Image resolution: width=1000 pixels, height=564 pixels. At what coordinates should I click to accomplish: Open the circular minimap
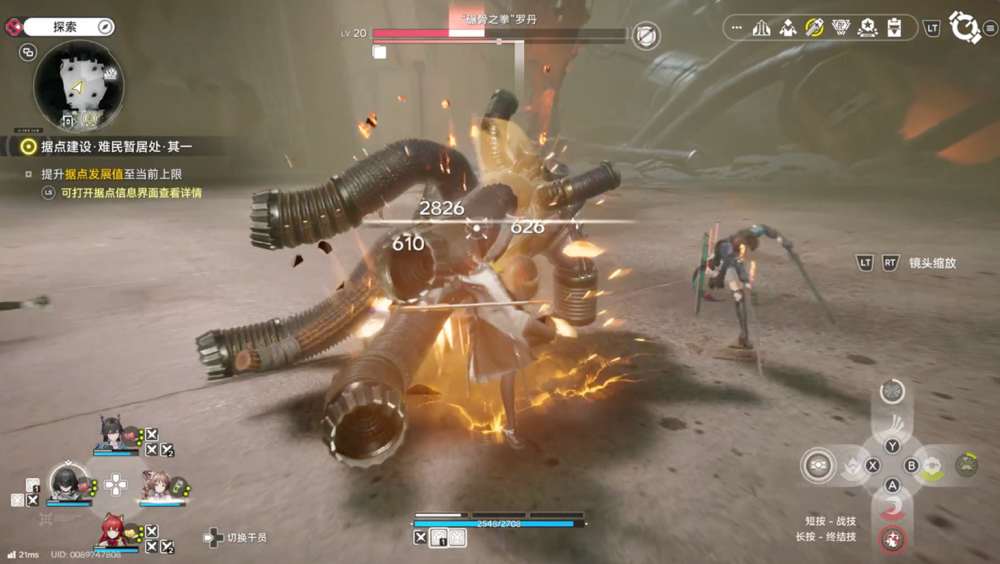click(79, 86)
